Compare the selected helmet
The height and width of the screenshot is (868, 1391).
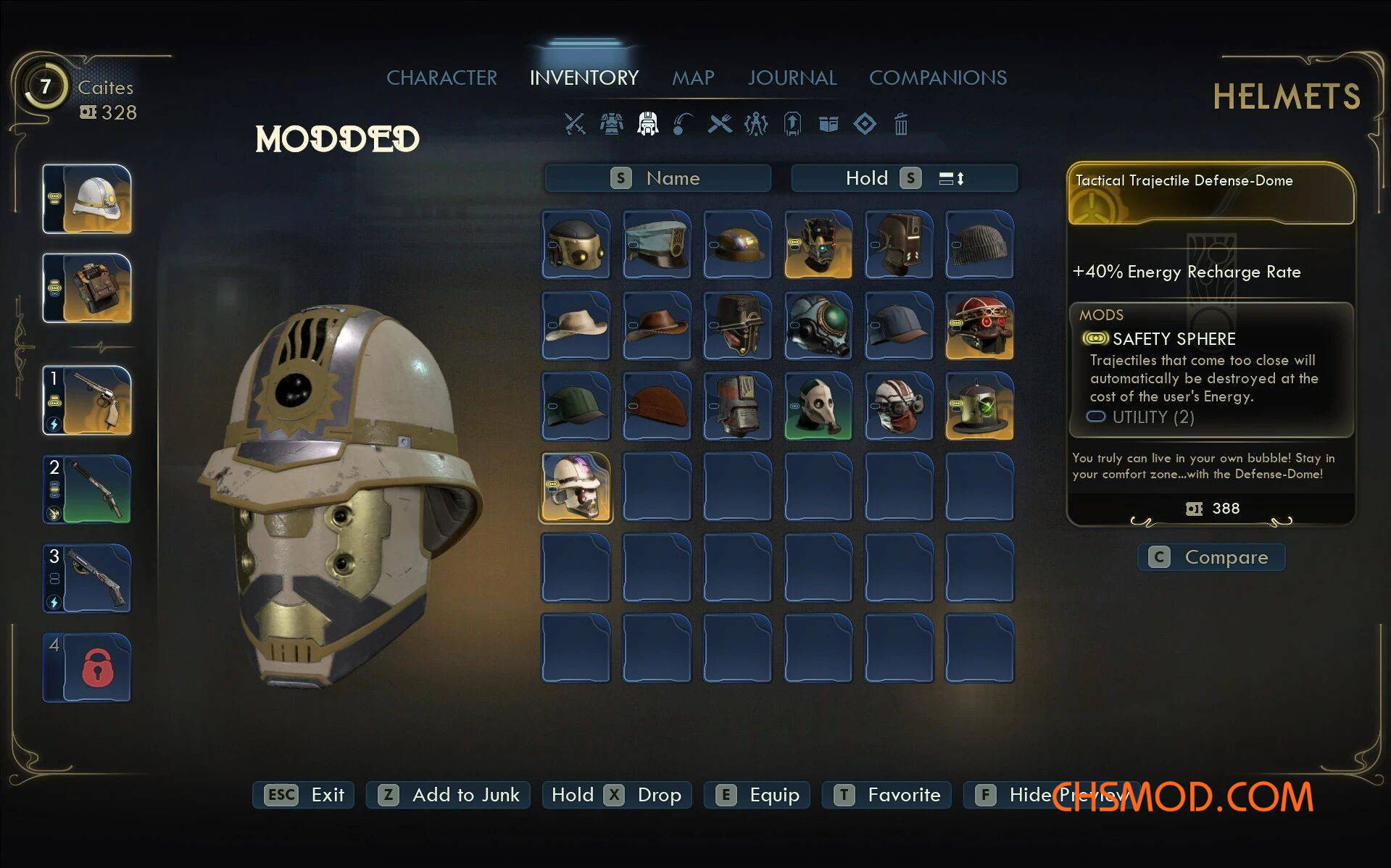tap(1211, 557)
